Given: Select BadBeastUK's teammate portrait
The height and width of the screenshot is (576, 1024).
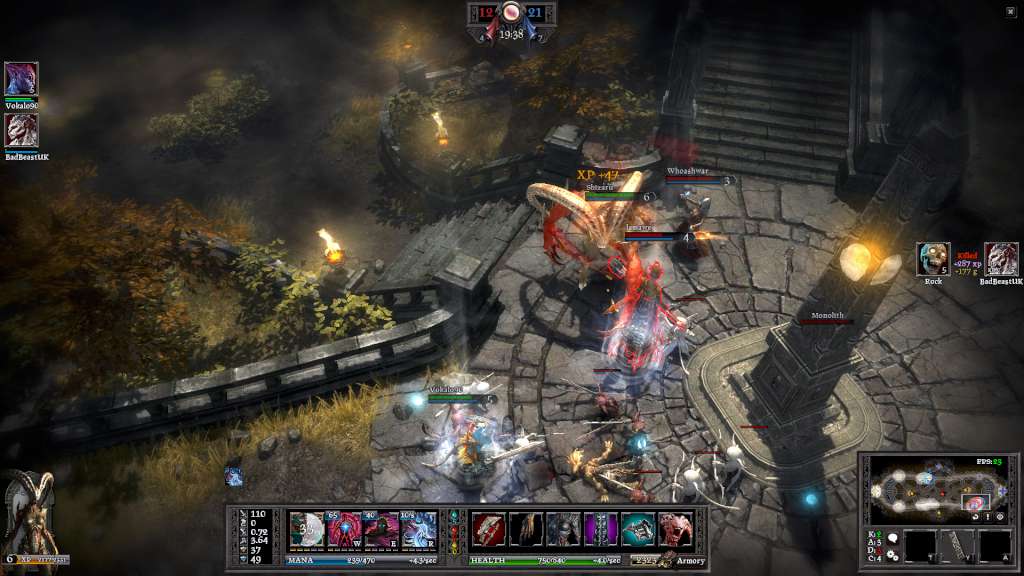Looking at the screenshot, I should coord(21,130).
